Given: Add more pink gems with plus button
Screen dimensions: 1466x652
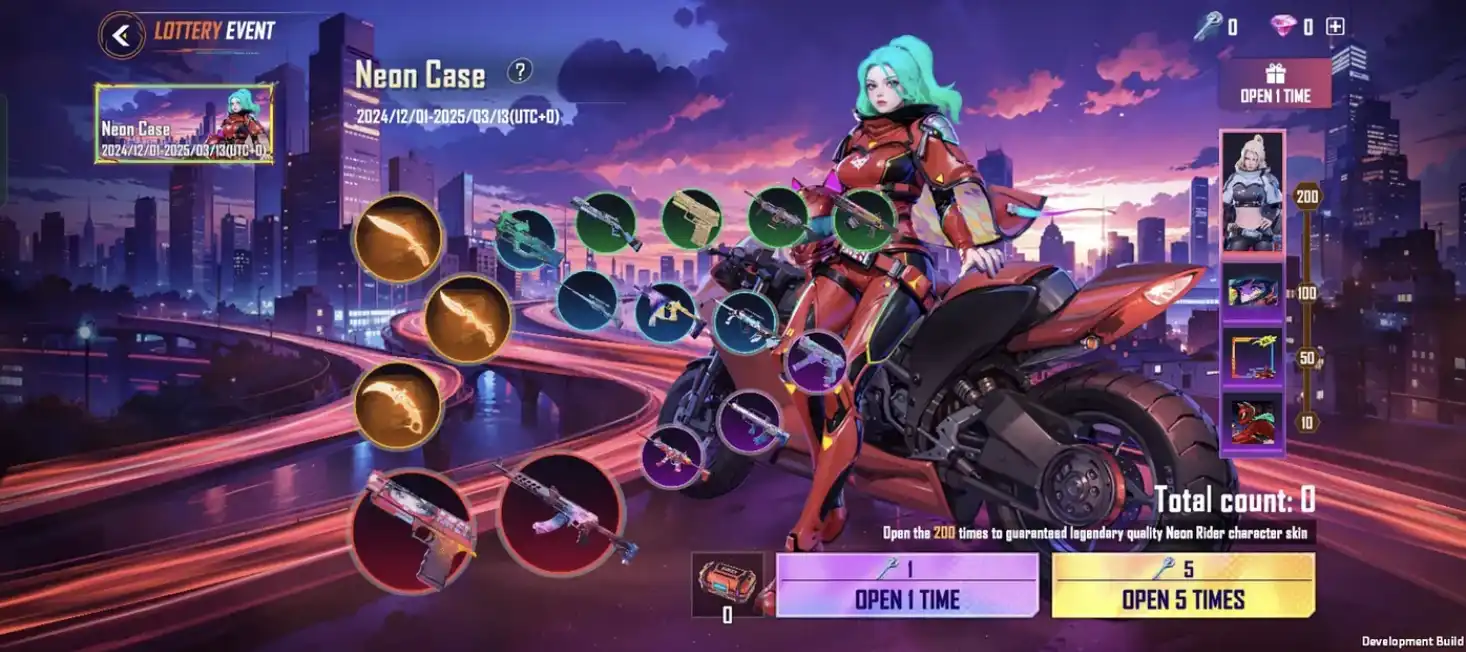Looking at the screenshot, I should (1335, 27).
